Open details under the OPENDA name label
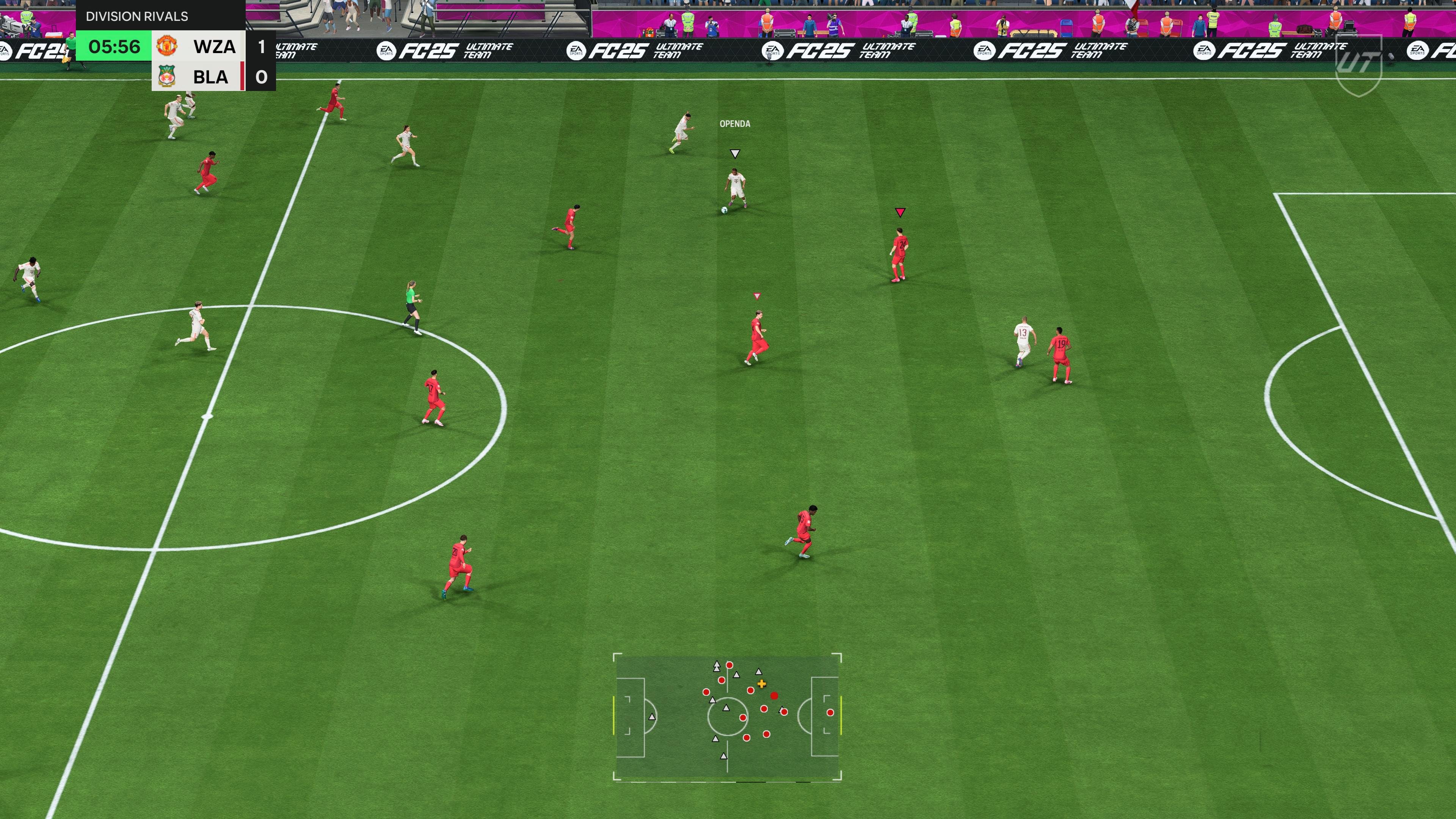The height and width of the screenshot is (819, 1456). point(735,123)
